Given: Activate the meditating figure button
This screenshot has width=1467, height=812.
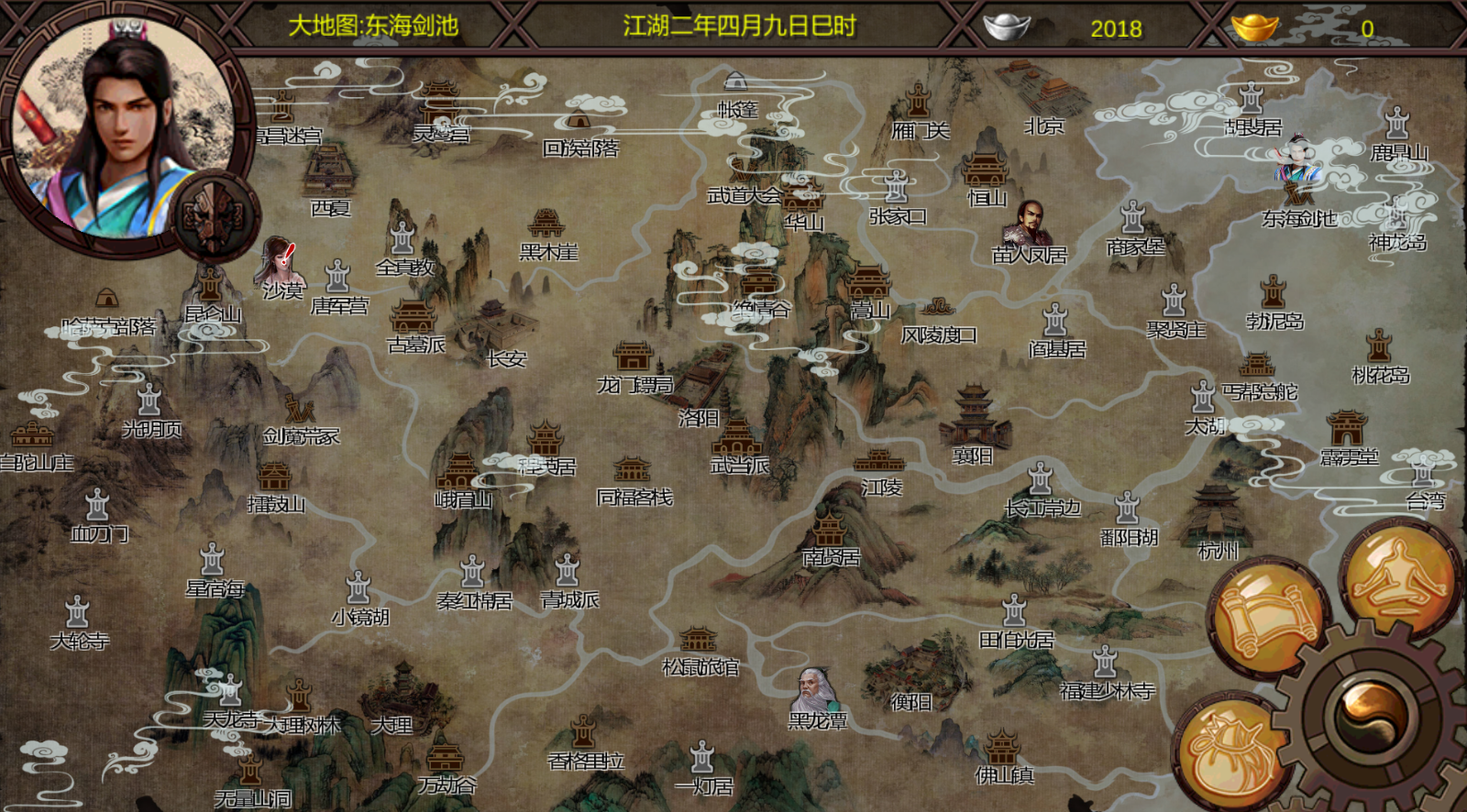Looking at the screenshot, I should 1398,575.
